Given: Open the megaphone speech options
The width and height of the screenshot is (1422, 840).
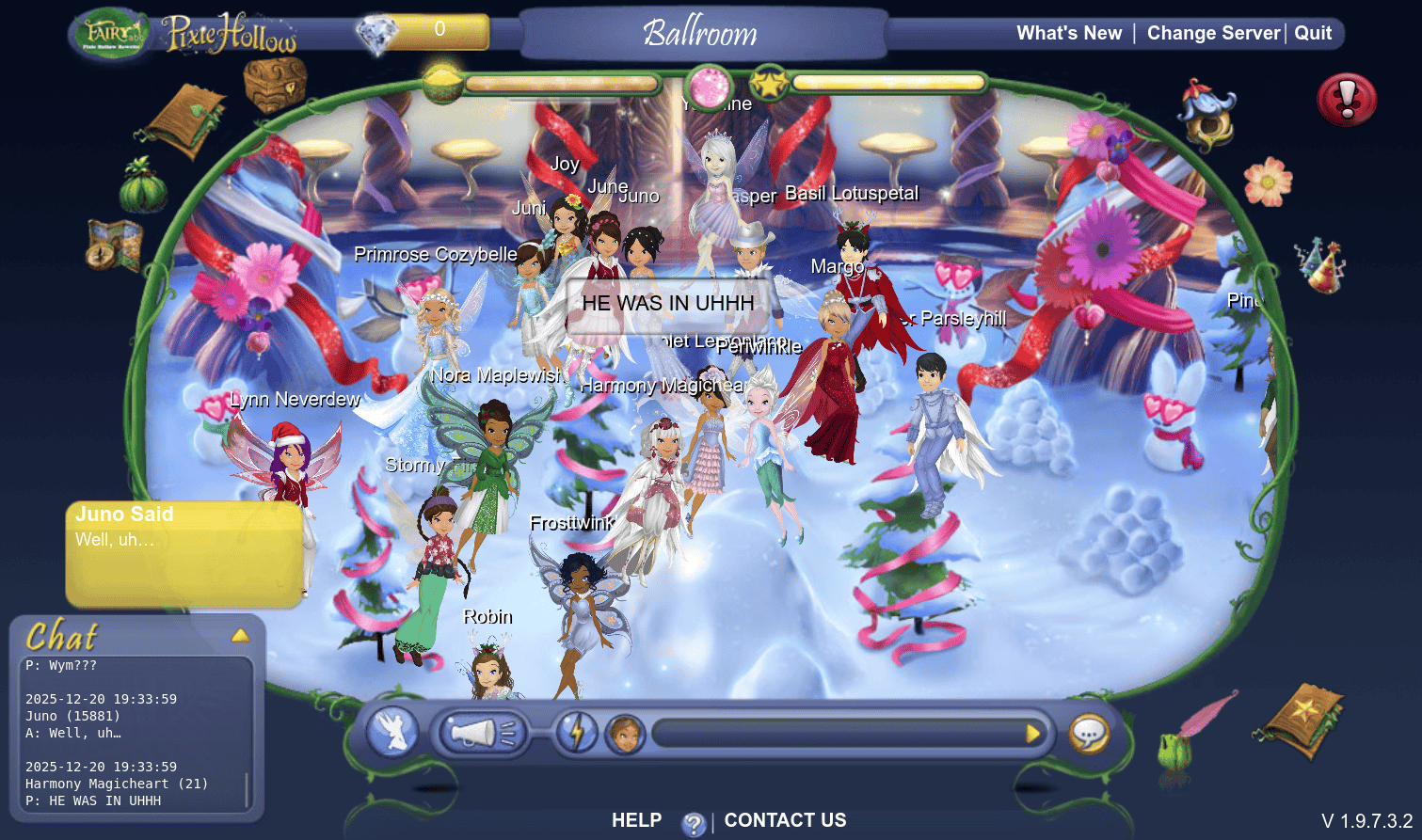Looking at the screenshot, I should [479, 733].
